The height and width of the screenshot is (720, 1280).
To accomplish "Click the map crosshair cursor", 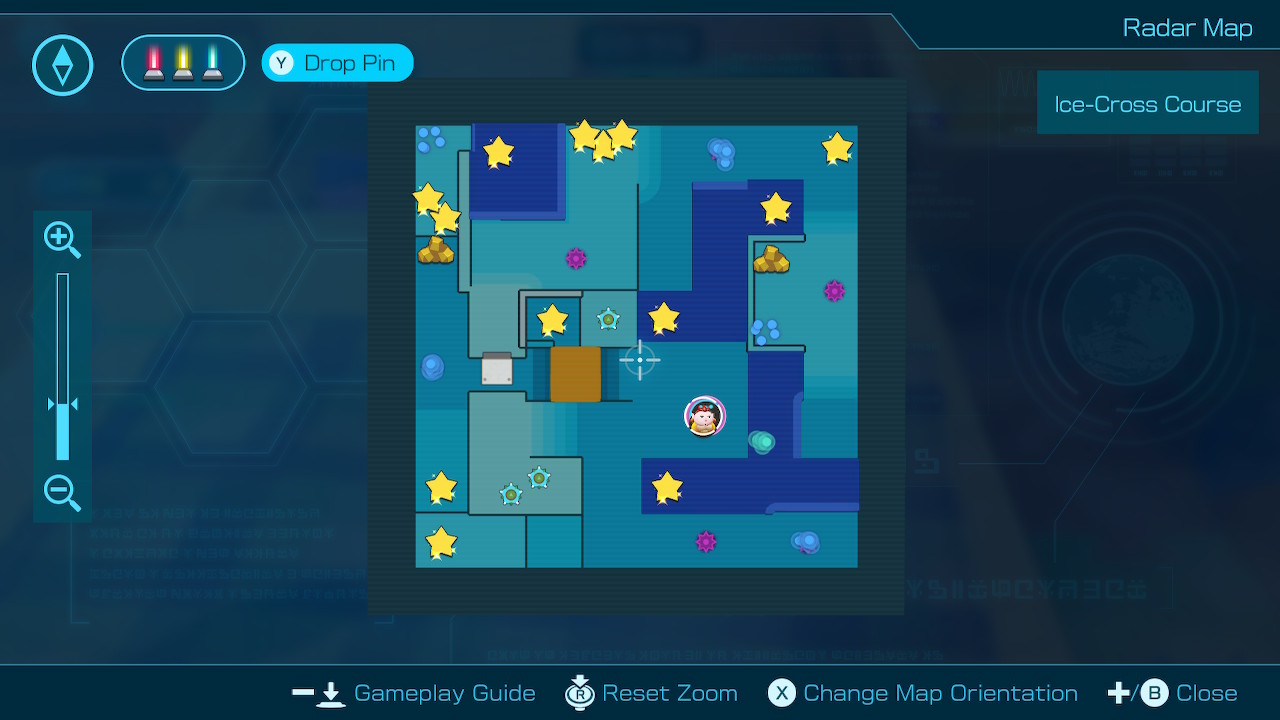I will (x=640, y=360).
